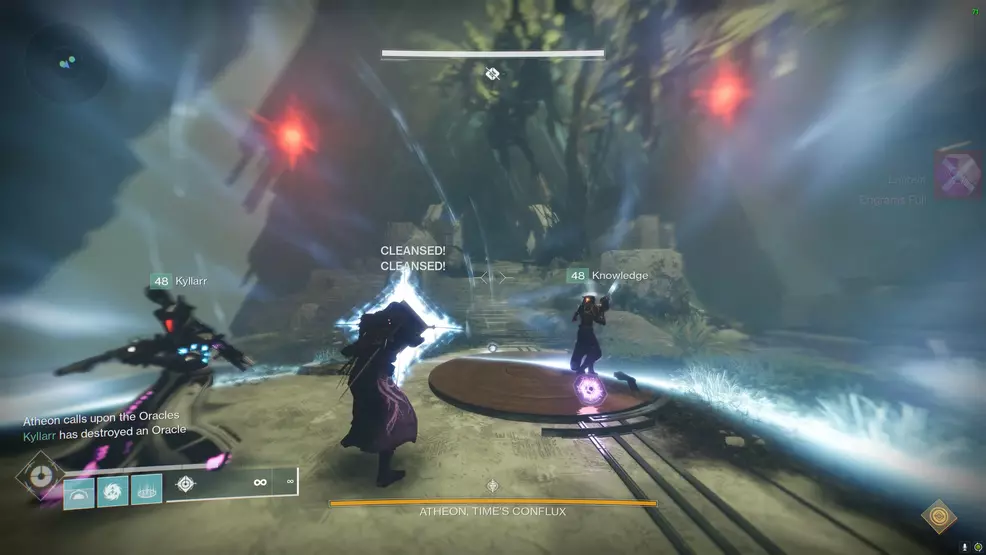This screenshot has width=986, height=555.
Task: Click the circular radar in the corner
Action: click(66, 61)
